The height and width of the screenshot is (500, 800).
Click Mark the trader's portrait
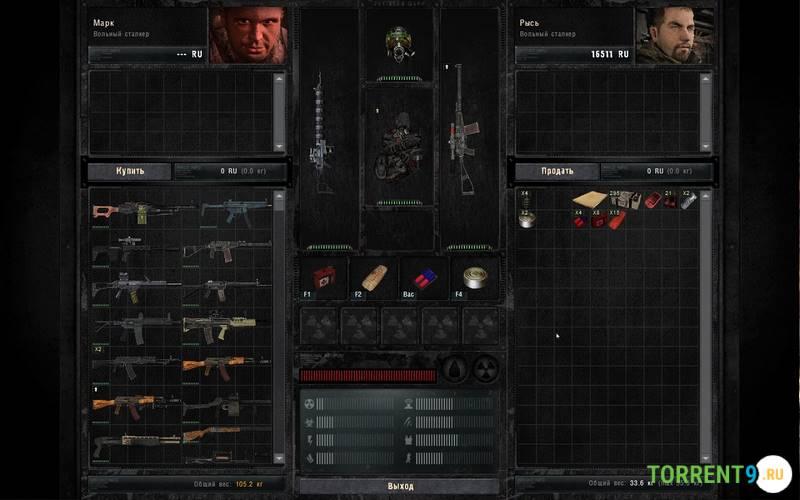(246, 36)
